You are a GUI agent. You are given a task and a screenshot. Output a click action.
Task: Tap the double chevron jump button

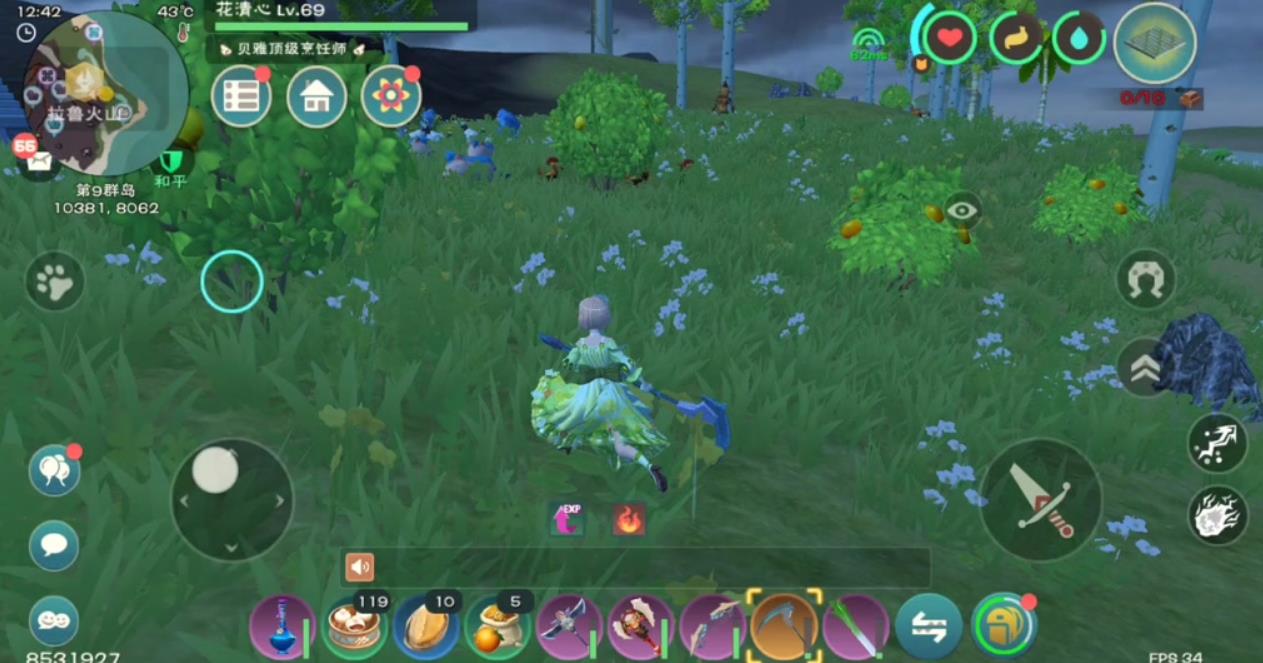1145,368
